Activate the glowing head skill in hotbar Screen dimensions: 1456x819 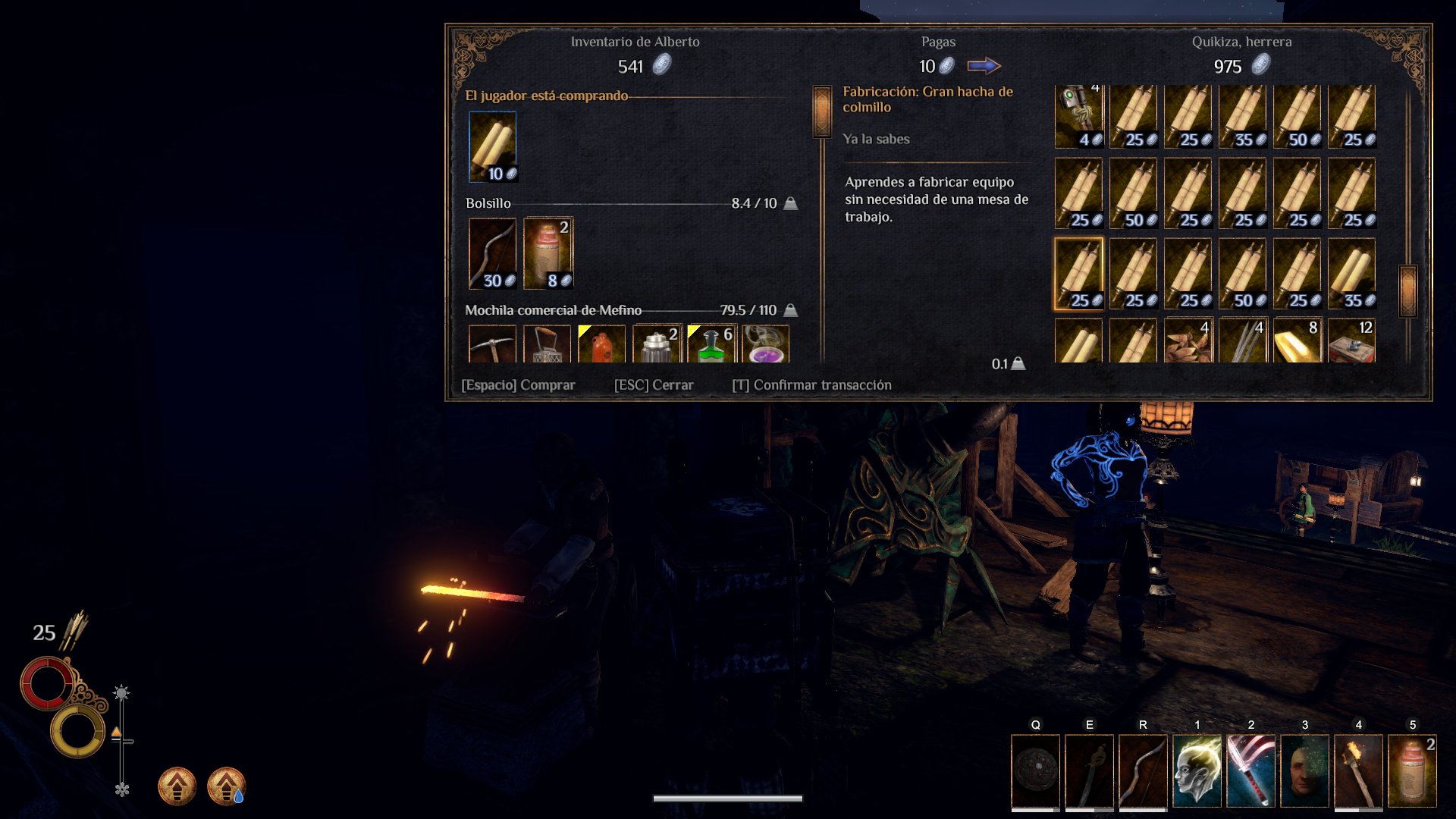[x=1197, y=770]
